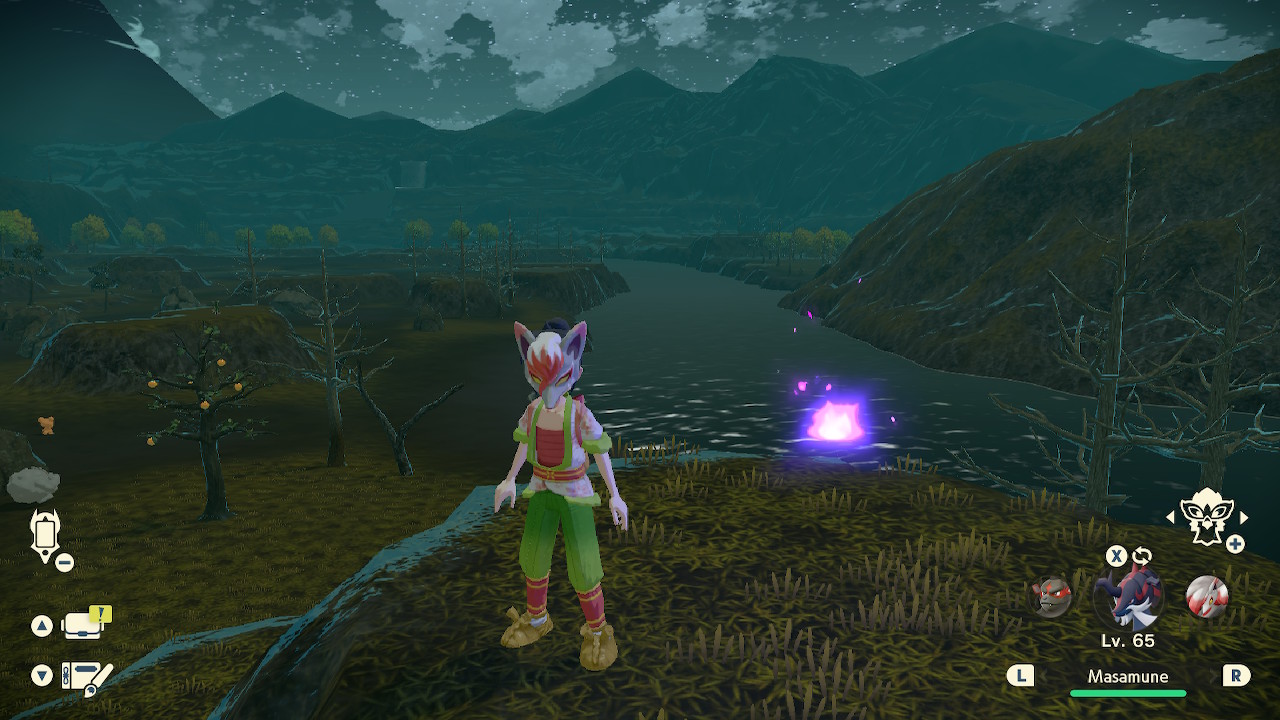Select the Ursaluna party portrait

coord(1051,597)
